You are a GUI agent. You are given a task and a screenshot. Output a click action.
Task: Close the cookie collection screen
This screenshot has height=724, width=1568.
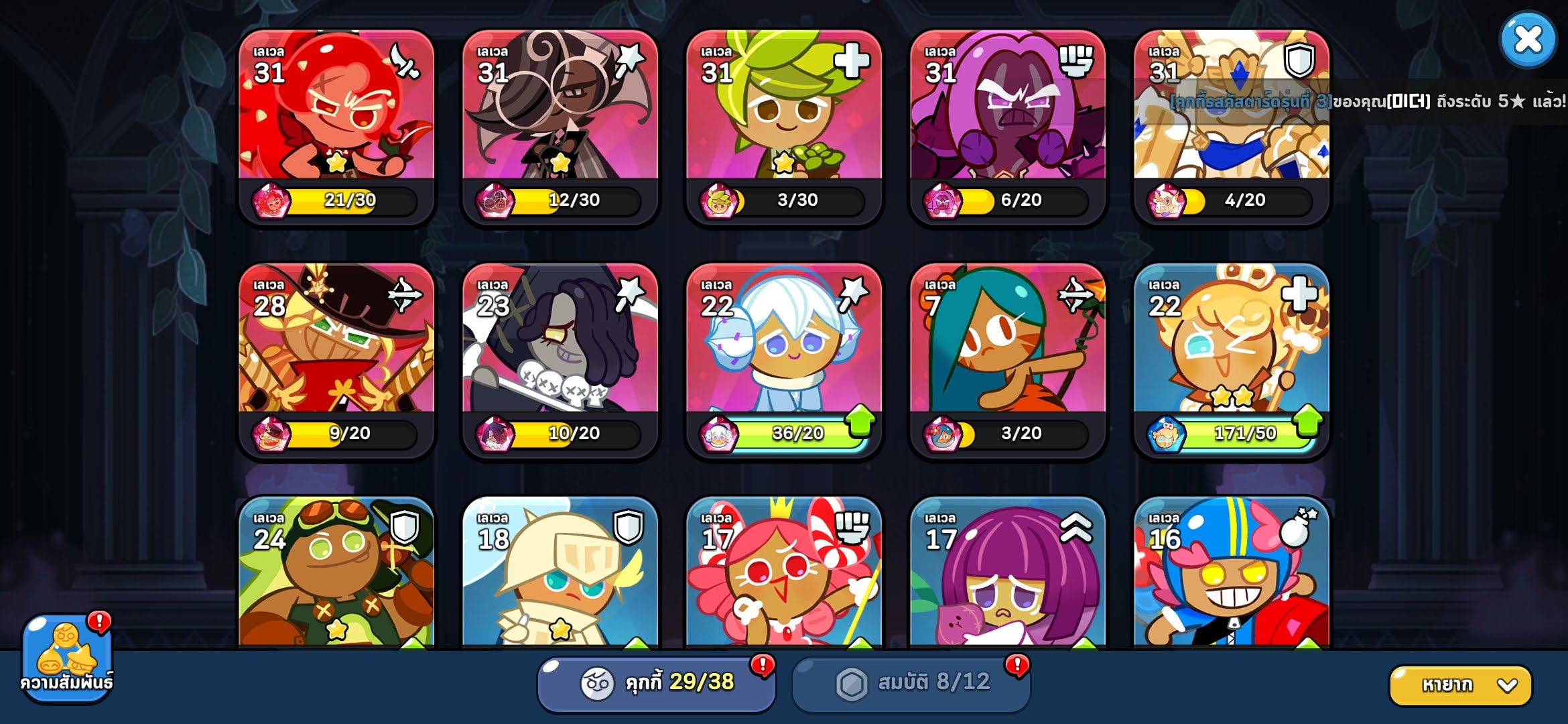(1528, 40)
